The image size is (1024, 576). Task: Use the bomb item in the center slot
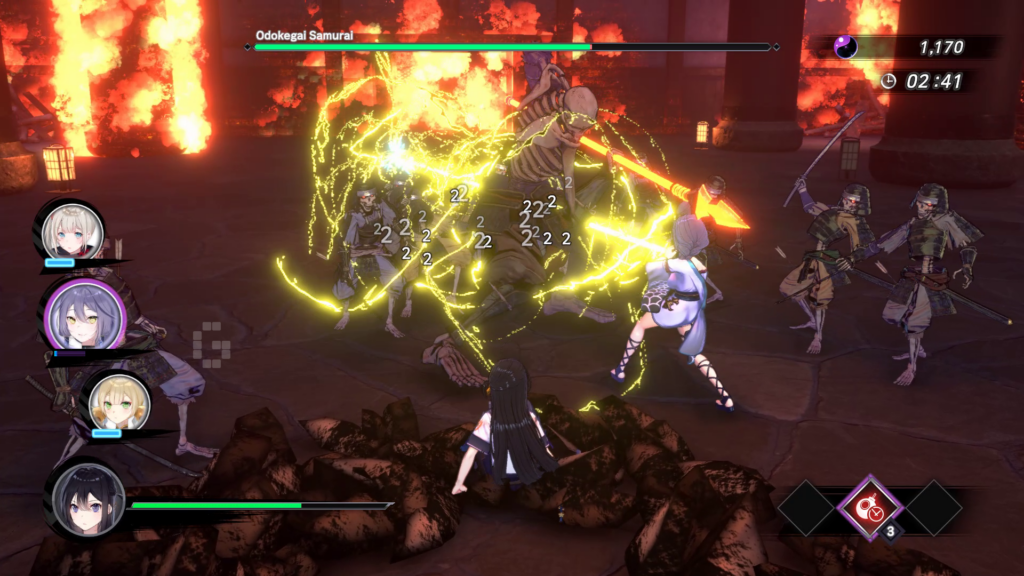point(870,507)
